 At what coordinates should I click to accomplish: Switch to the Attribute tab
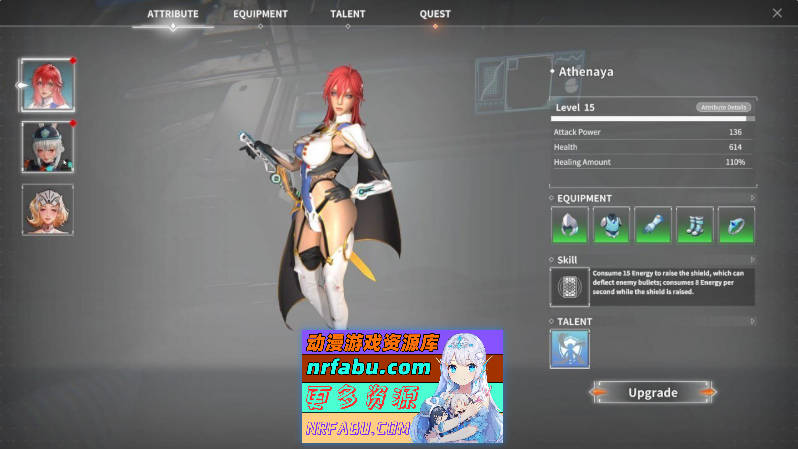[172, 14]
